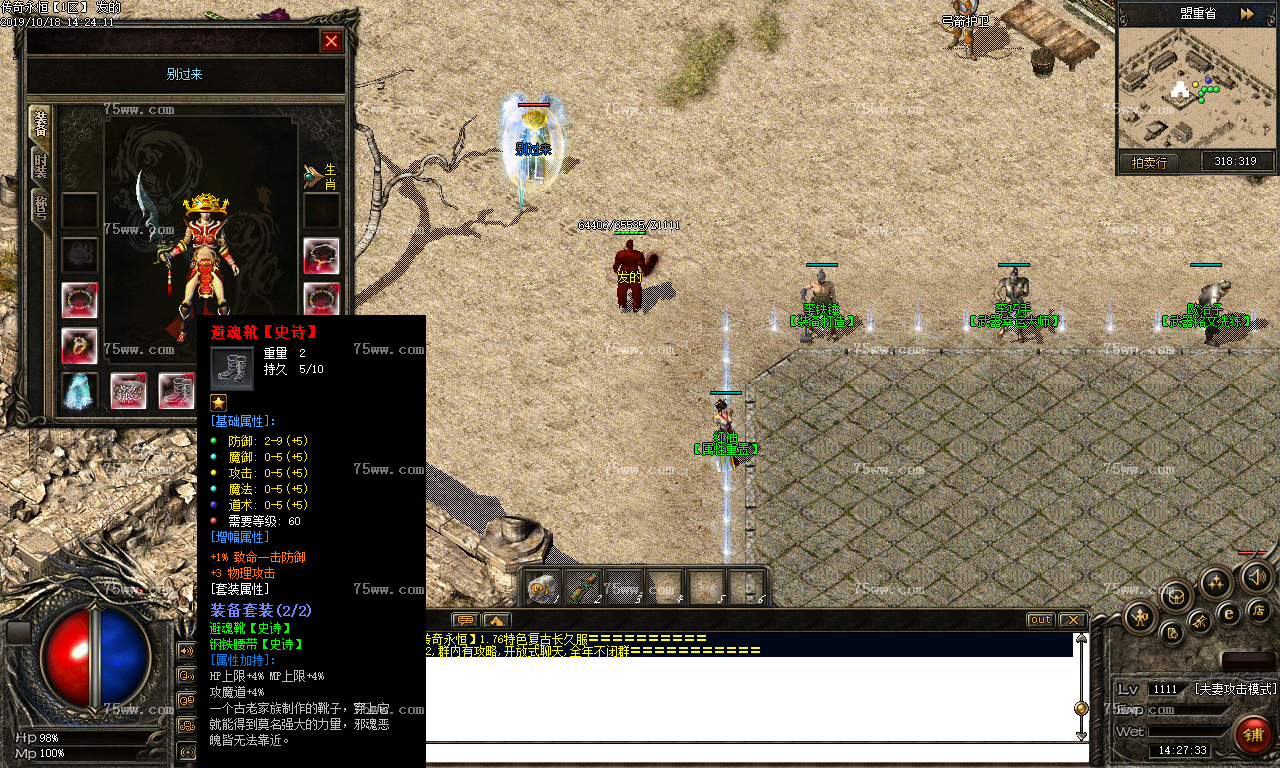This screenshot has height=768, width=1280.
Task: Open the character warrior figure icon
Action: pyautogui.click(x=1140, y=617)
